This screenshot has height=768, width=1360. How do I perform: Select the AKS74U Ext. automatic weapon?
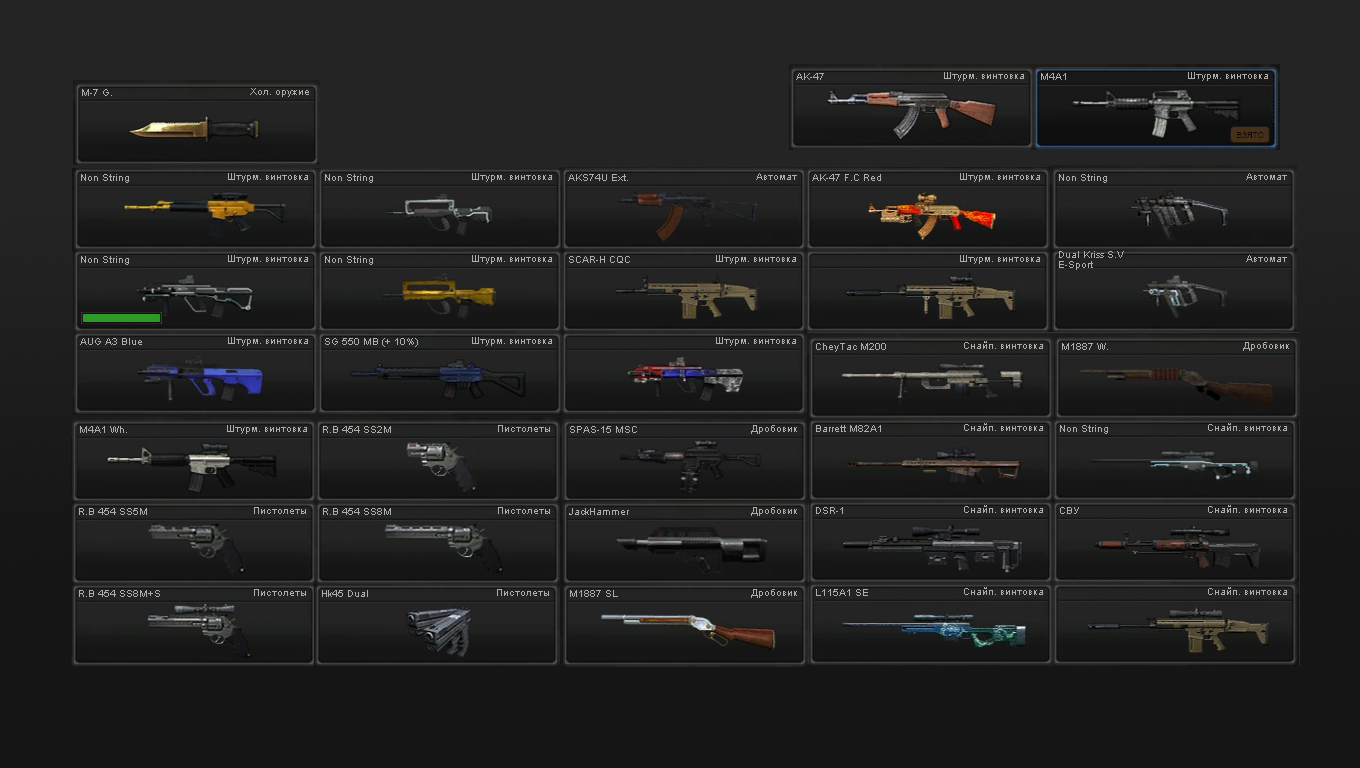tap(683, 207)
